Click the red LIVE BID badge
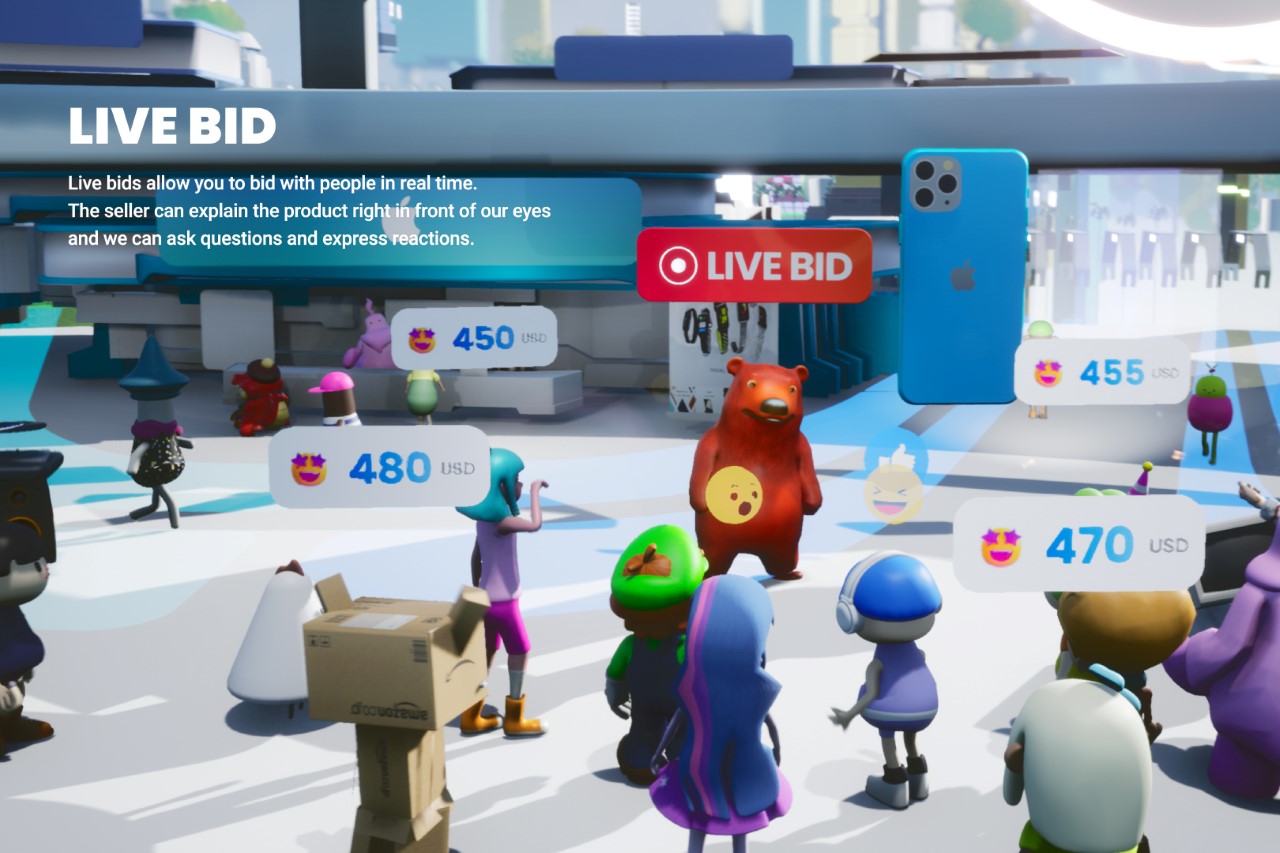1280x853 pixels. coord(754,266)
